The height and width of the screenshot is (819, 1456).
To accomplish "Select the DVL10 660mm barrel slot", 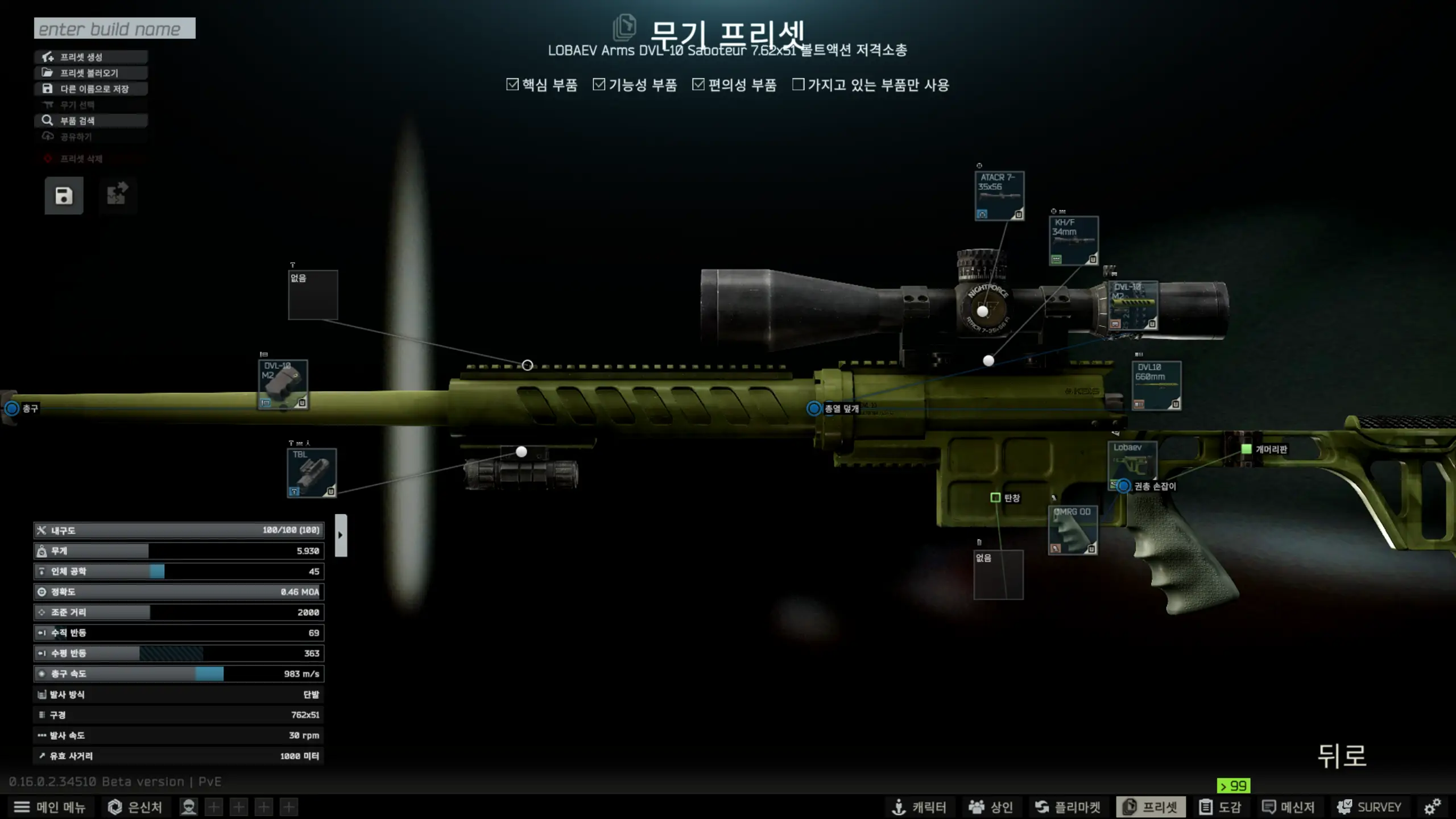I will point(1156,386).
